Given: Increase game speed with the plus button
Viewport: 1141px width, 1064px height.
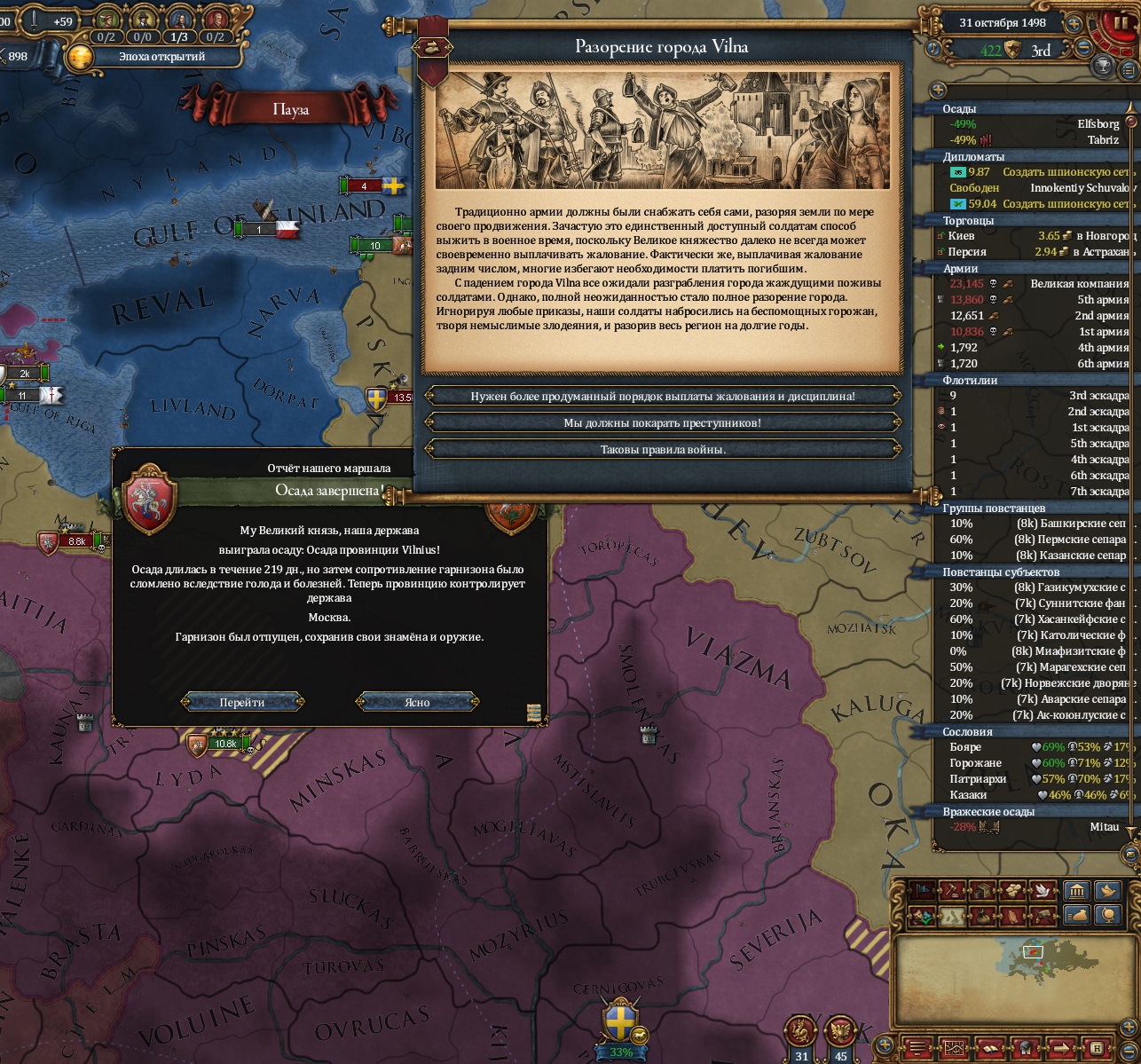Looking at the screenshot, I should pos(1074,24).
